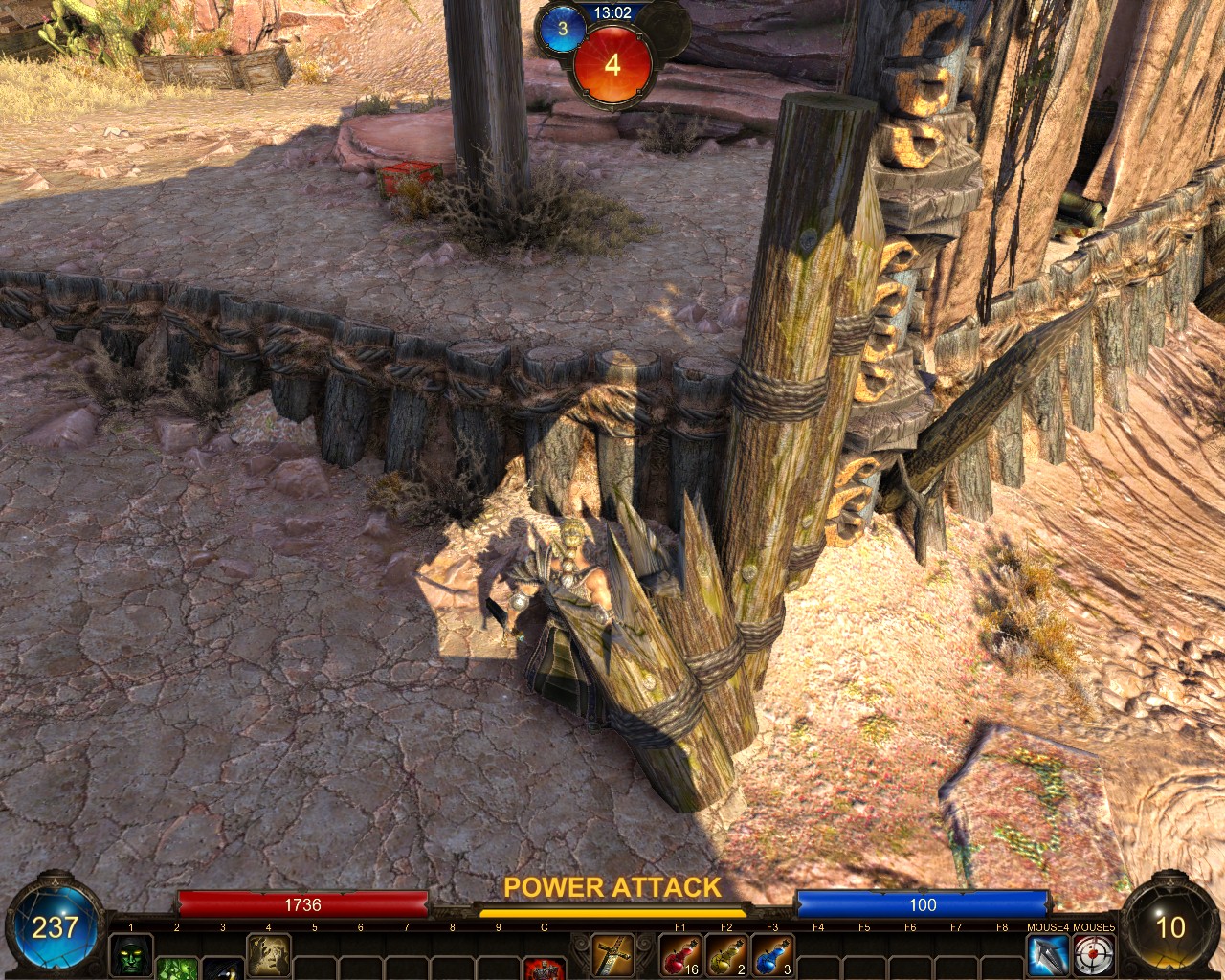Image resolution: width=1225 pixels, height=980 pixels.
Task: Drink the red health potion
Action: point(679,955)
